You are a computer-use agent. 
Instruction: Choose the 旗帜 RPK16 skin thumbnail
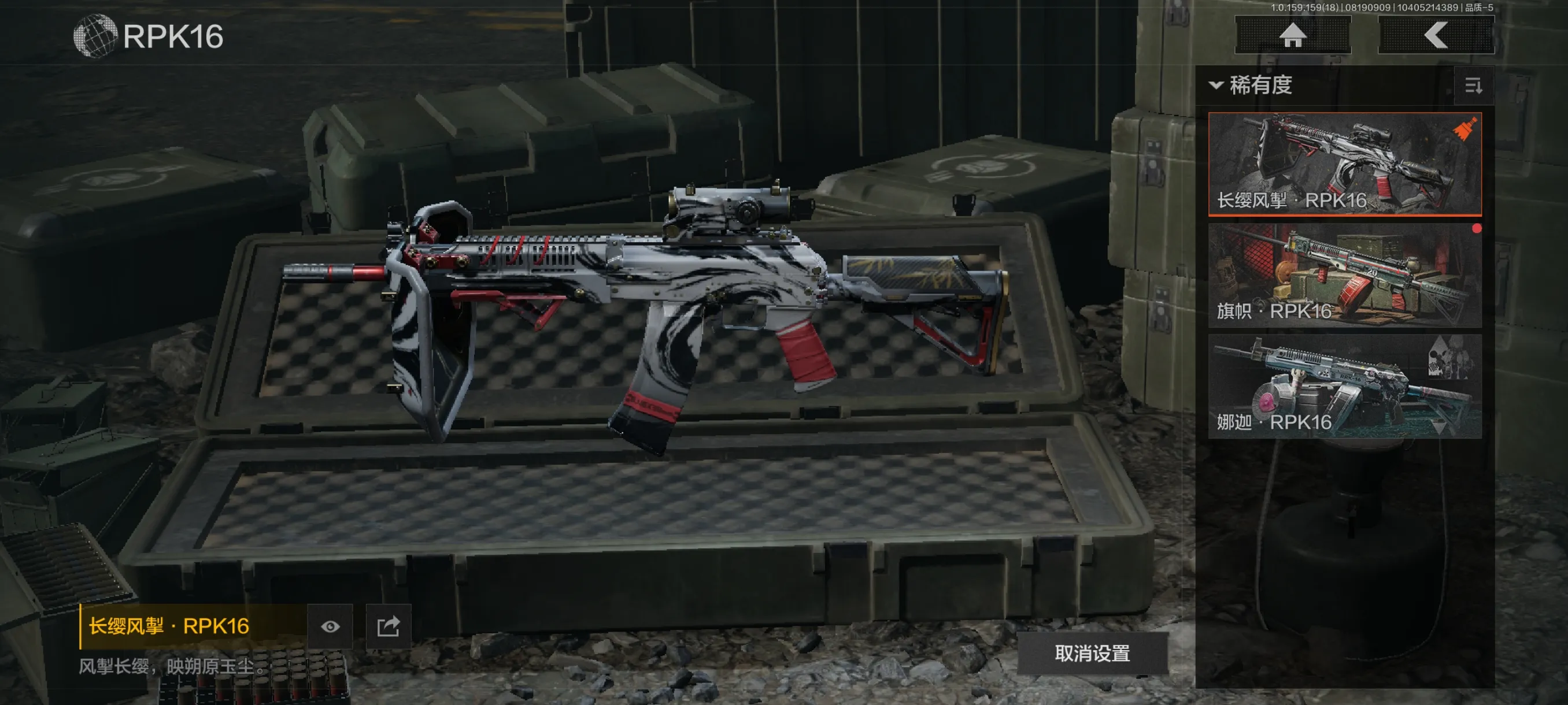[1344, 275]
